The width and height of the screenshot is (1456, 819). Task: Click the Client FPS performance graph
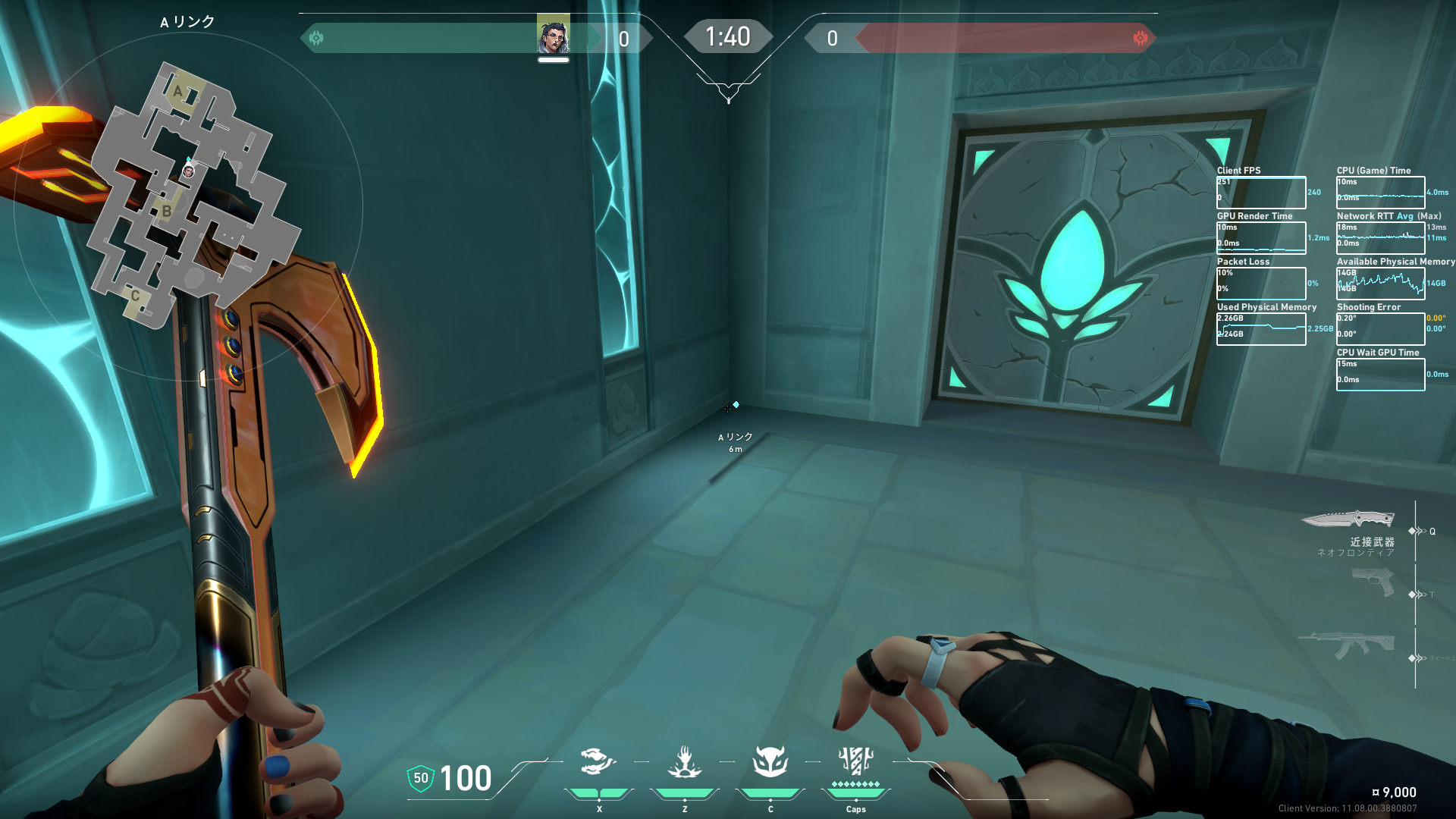[x=1261, y=193]
